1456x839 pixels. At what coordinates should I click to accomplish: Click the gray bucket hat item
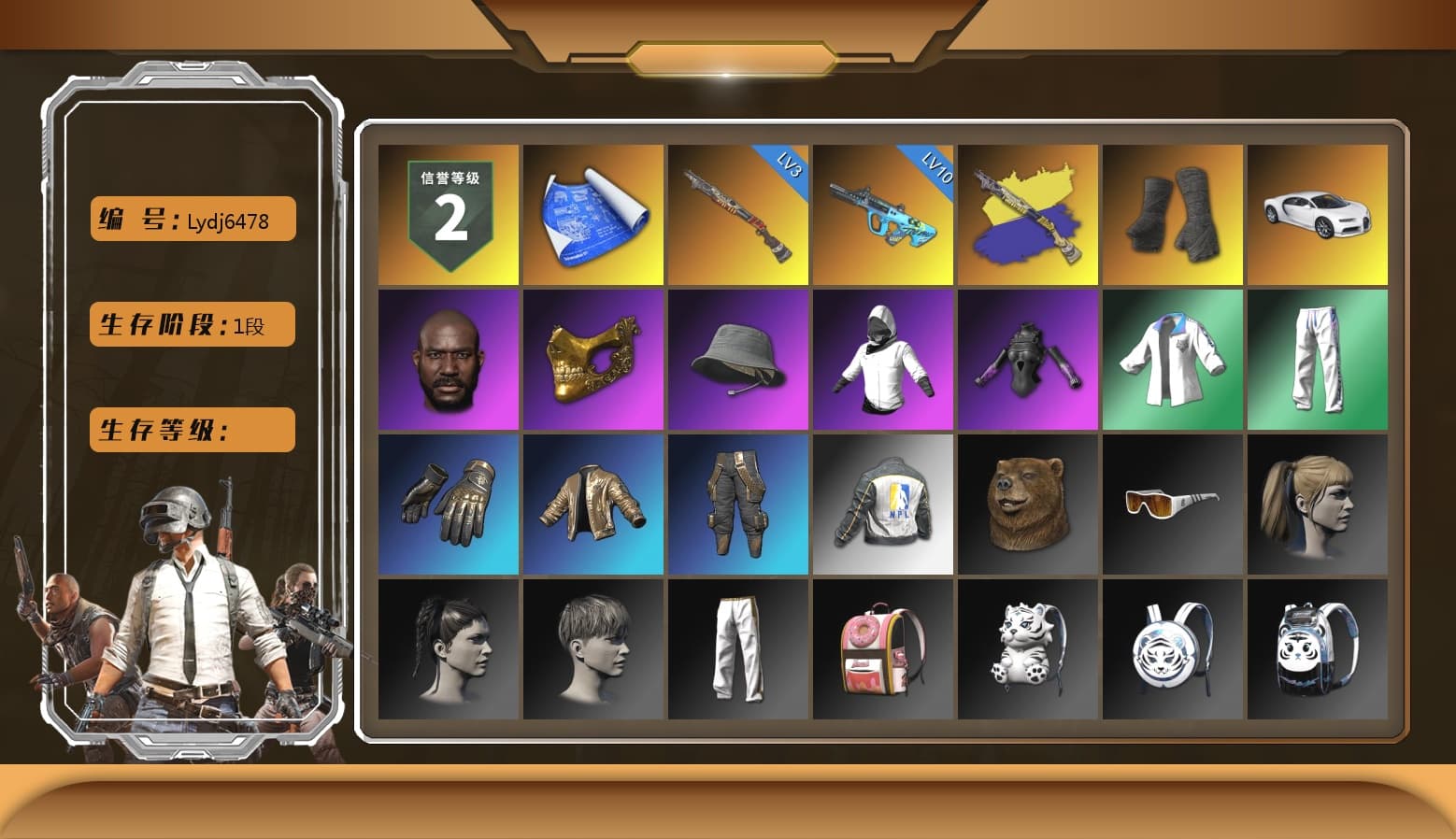coord(737,358)
